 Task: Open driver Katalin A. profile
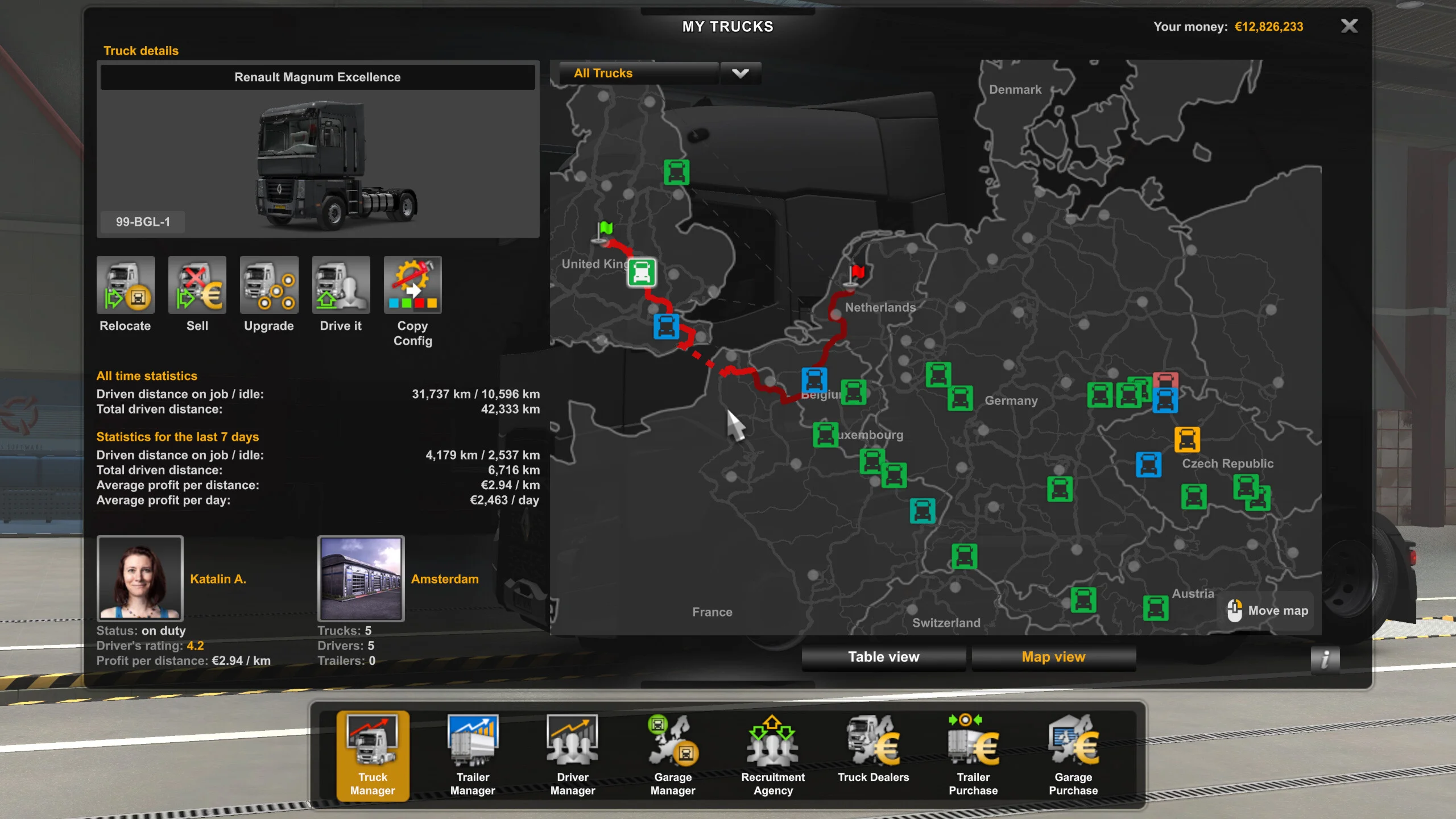coord(140,578)
